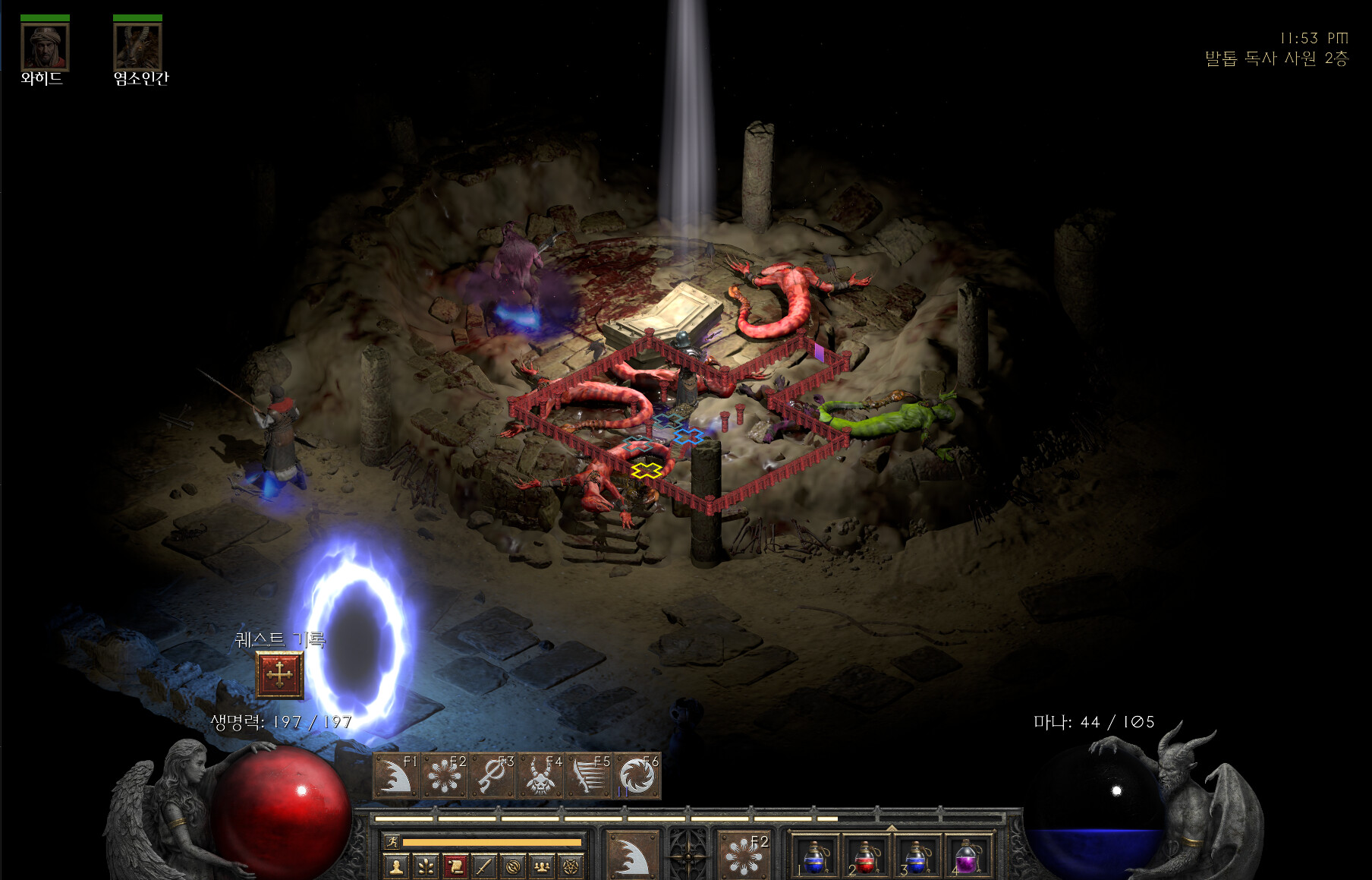Open inventory with the sword button
The height and width of the screenshot is (880, 1372).
[483, 866]
